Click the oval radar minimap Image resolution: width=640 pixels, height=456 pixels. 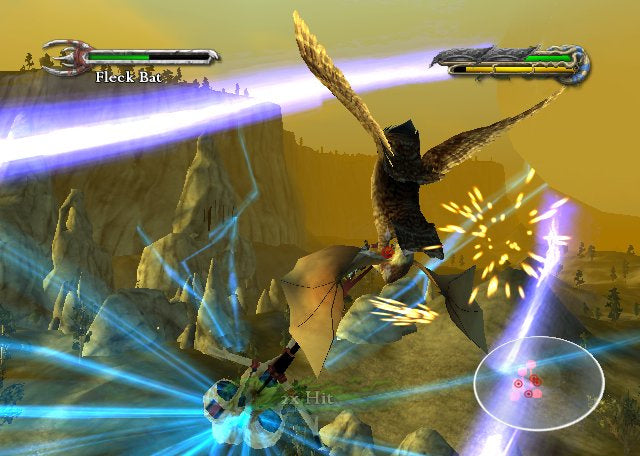[x=538, y=381]
